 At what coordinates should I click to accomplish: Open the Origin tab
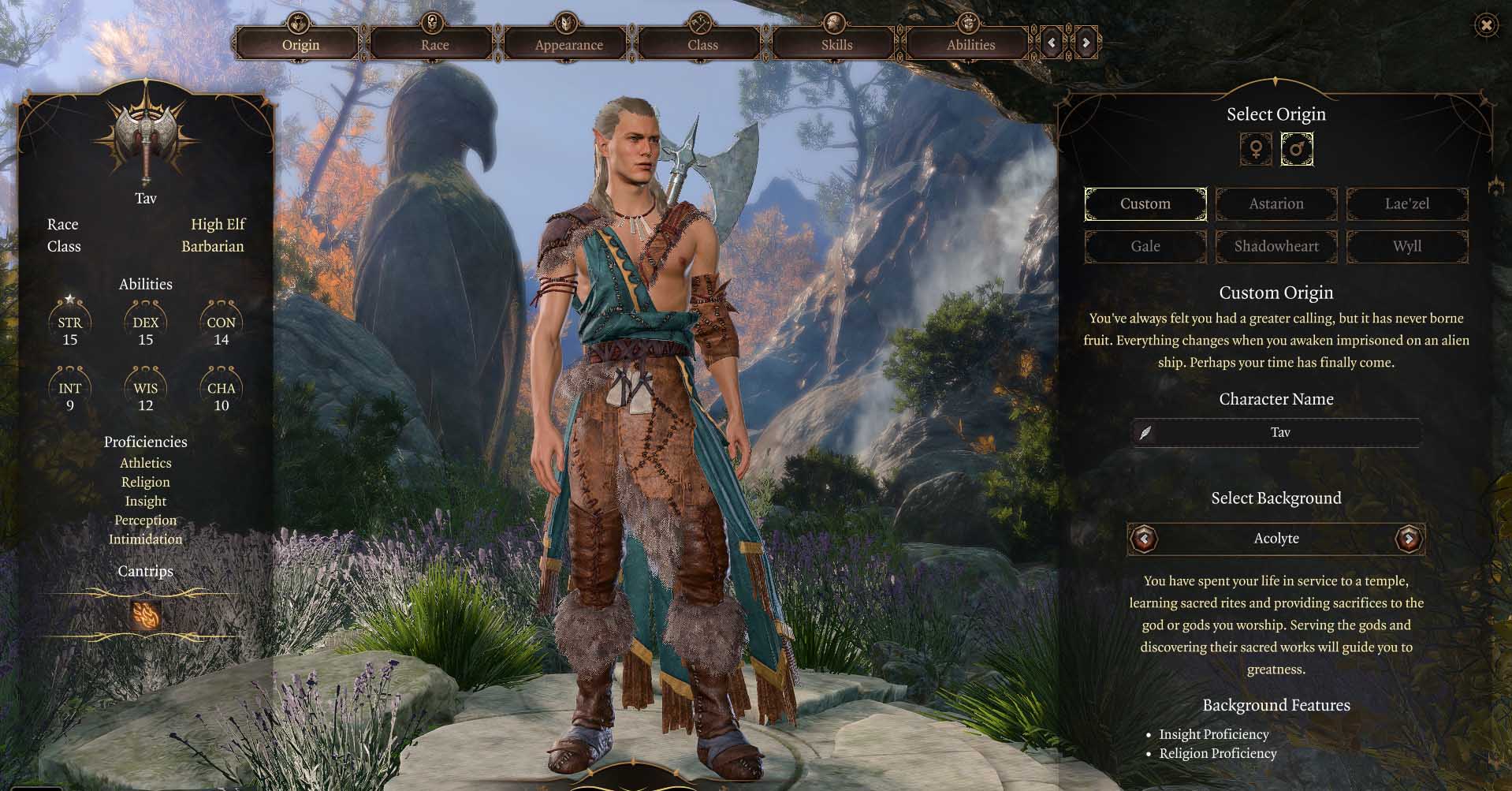pos(300,45)
